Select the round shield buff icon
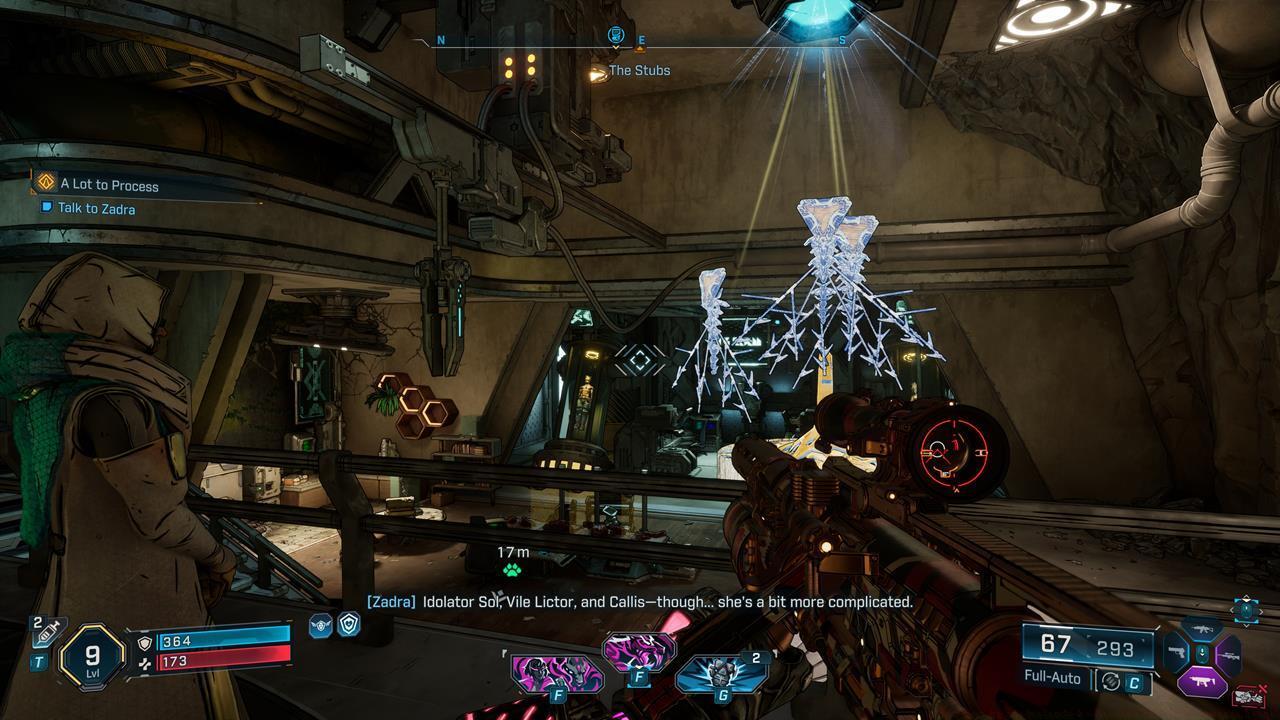Image resolution: width=1280 pixels, height=720 pixels. (349, 624)
